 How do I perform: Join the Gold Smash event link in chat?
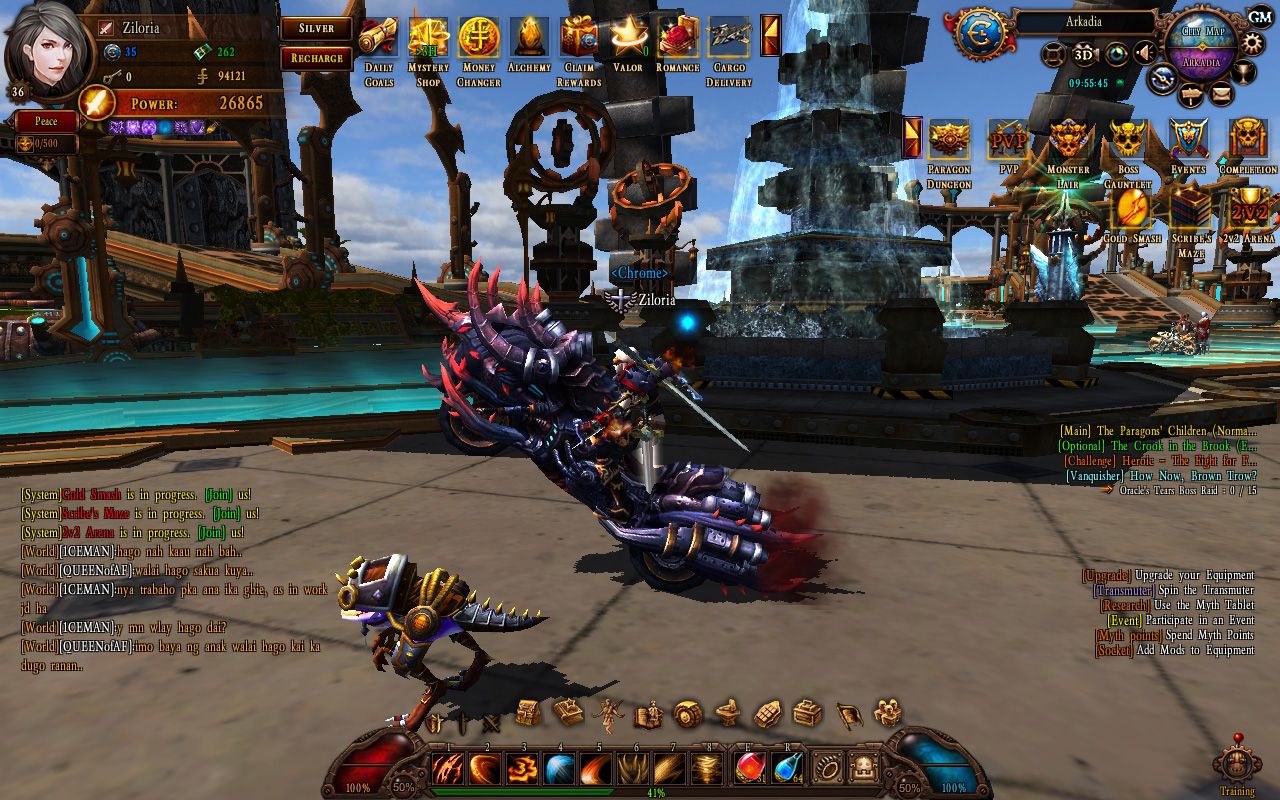tap(218, 495)
